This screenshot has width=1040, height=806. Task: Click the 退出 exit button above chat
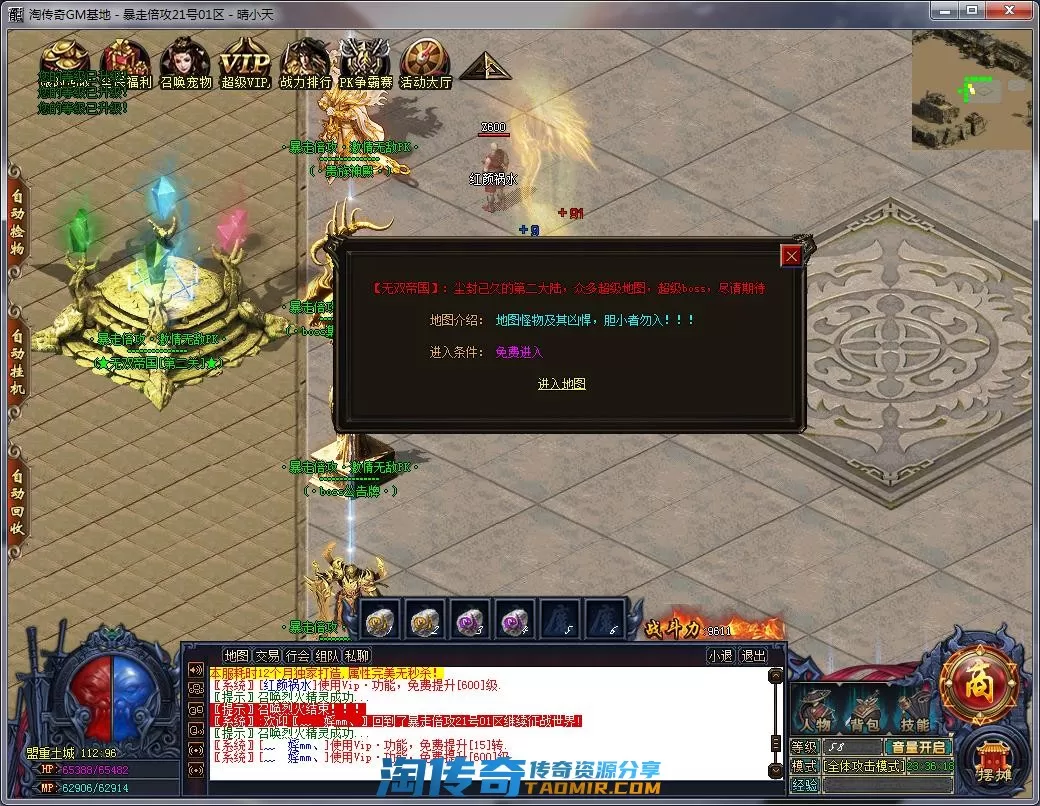(x=753, y=656)
